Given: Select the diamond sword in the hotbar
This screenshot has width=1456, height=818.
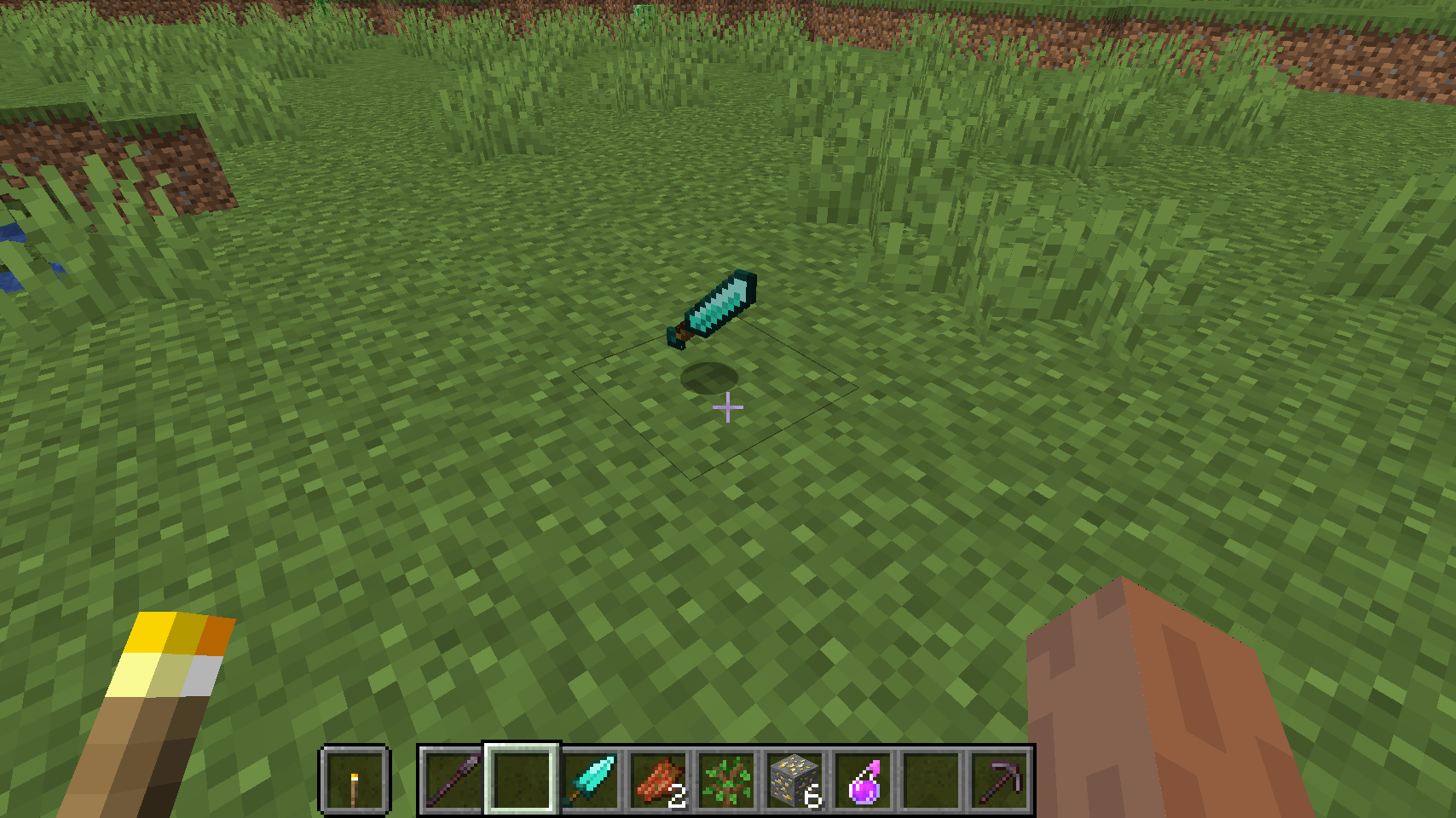Looking at the screenshot, I should pos(588,780).
